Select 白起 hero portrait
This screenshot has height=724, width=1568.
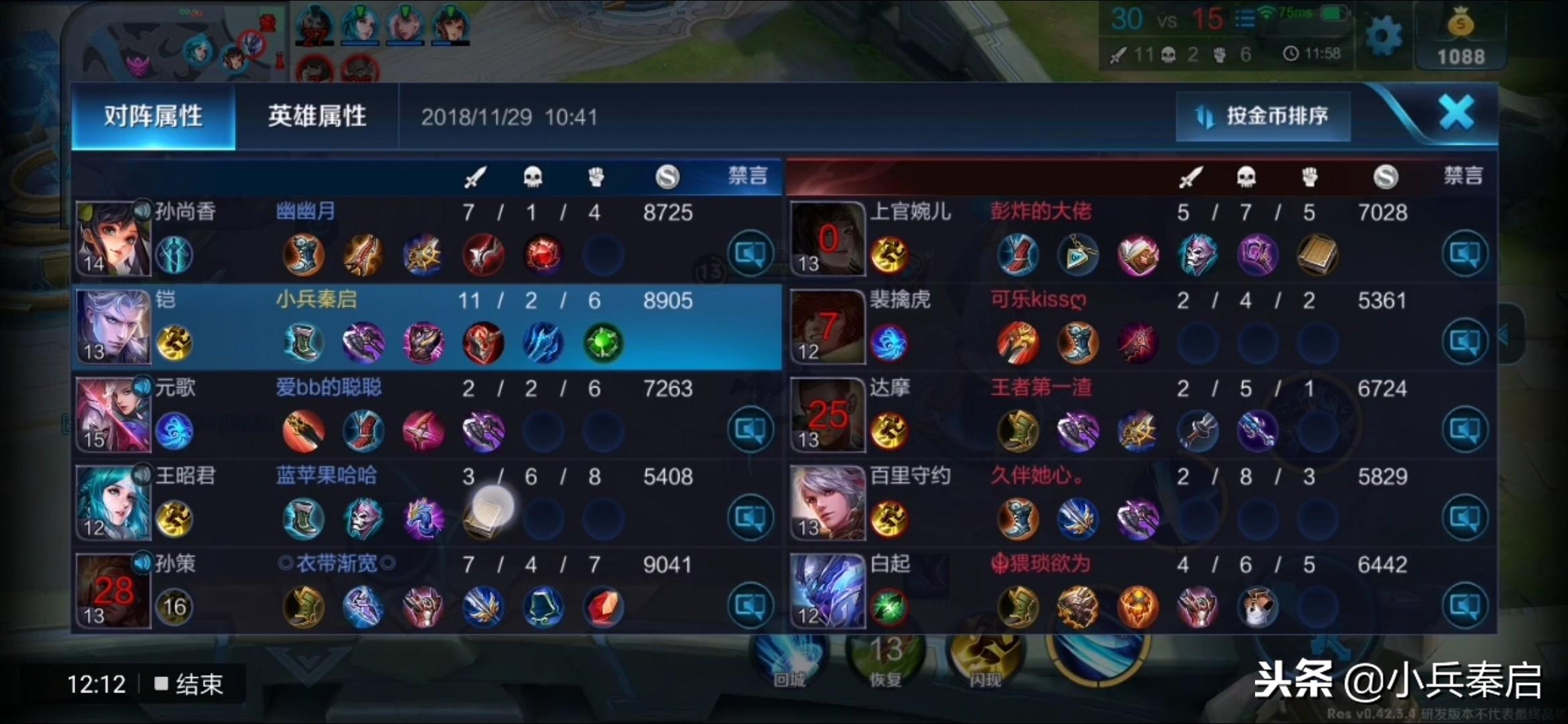click(x=828, y=591)
